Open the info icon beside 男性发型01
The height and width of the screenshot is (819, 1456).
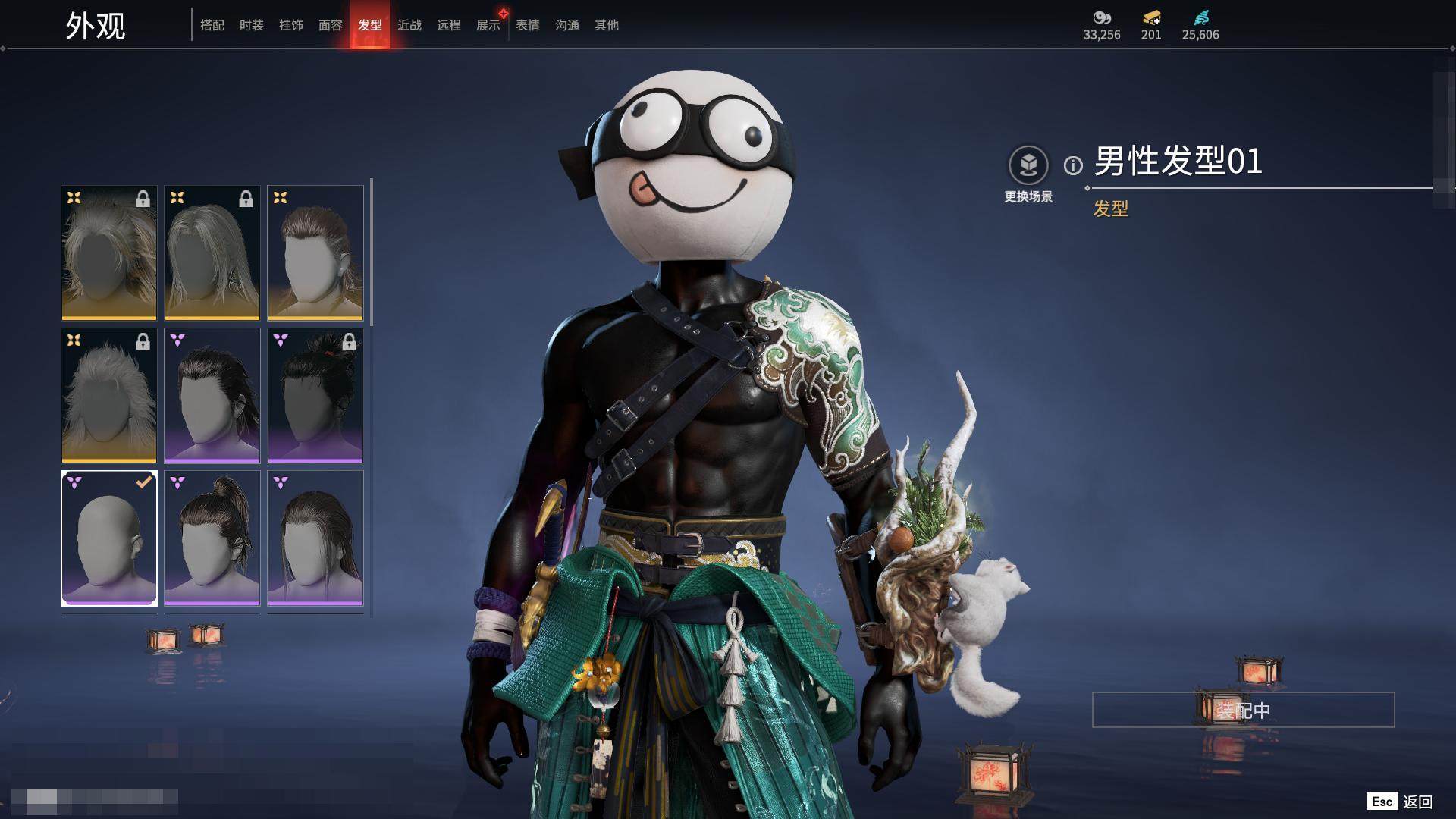coord(1073,165)
